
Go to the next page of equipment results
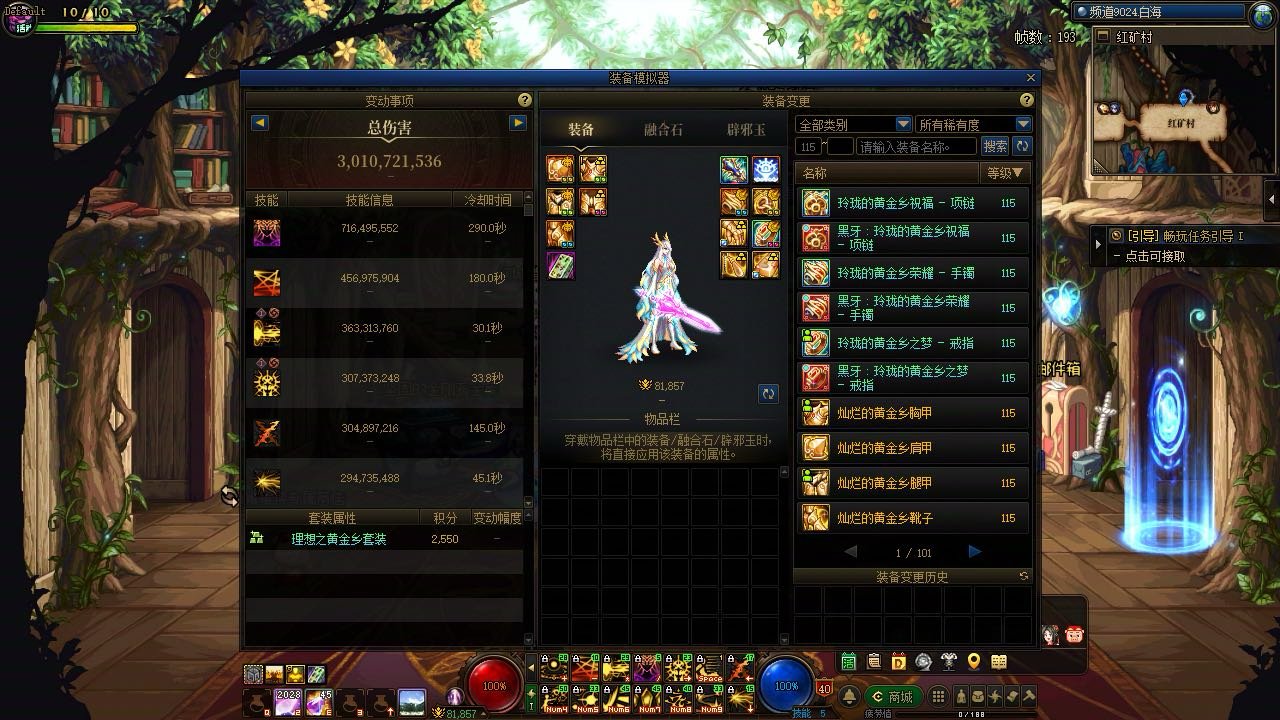tap(974, 551)
